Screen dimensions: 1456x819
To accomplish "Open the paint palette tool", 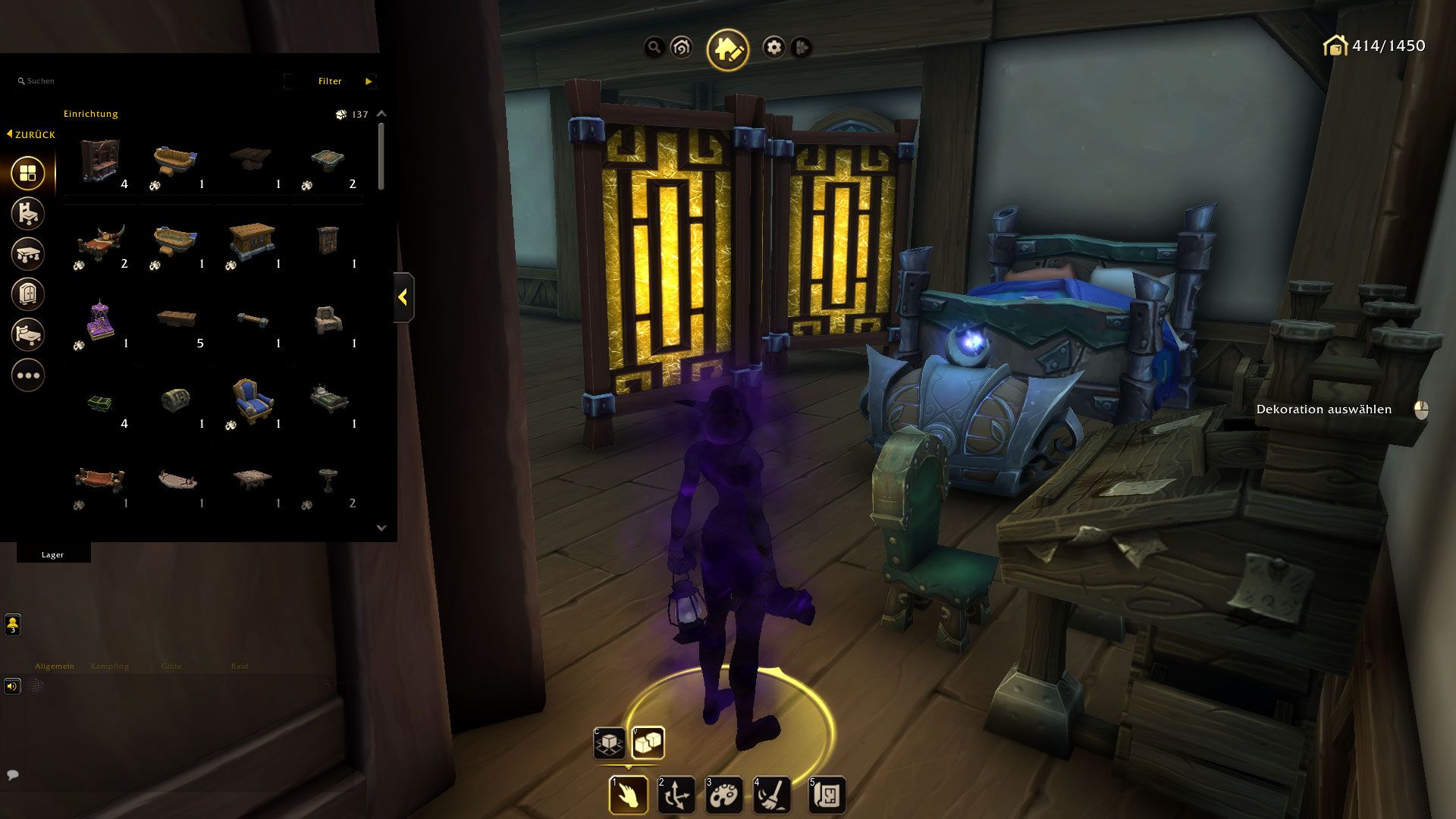I will [x=723, y=795].
